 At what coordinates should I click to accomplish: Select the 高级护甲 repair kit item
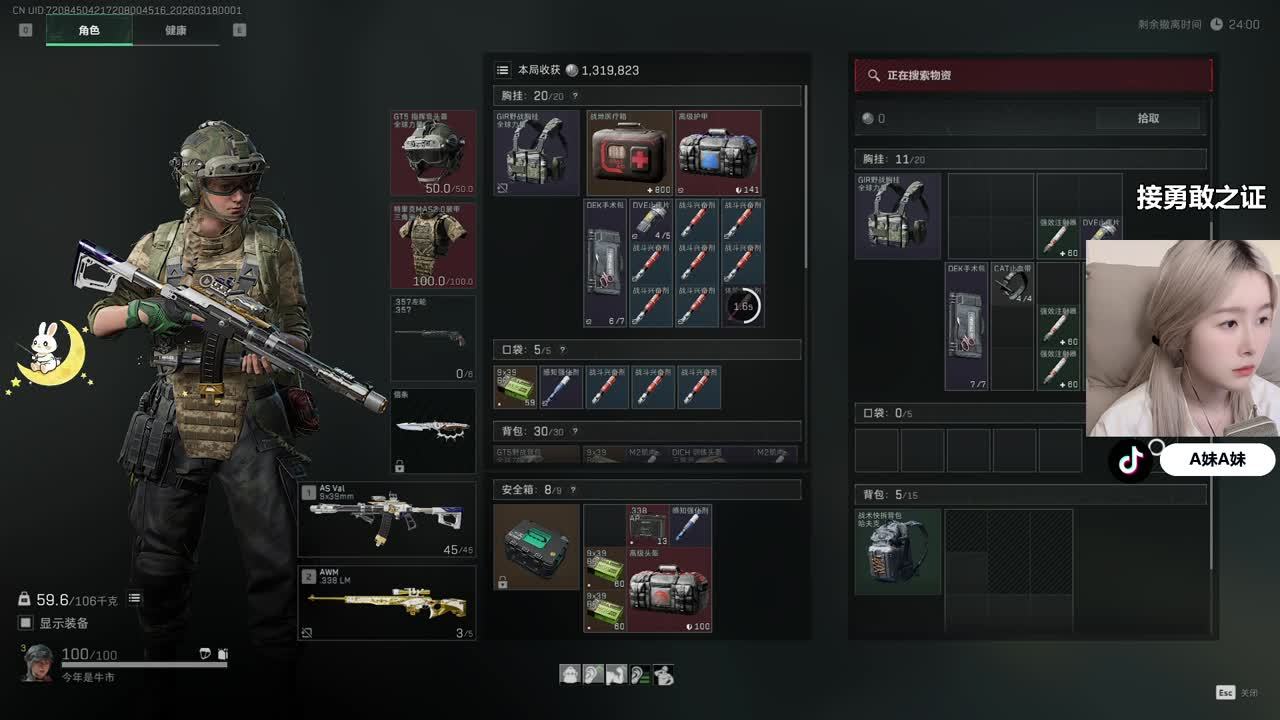tap(718, 153)
